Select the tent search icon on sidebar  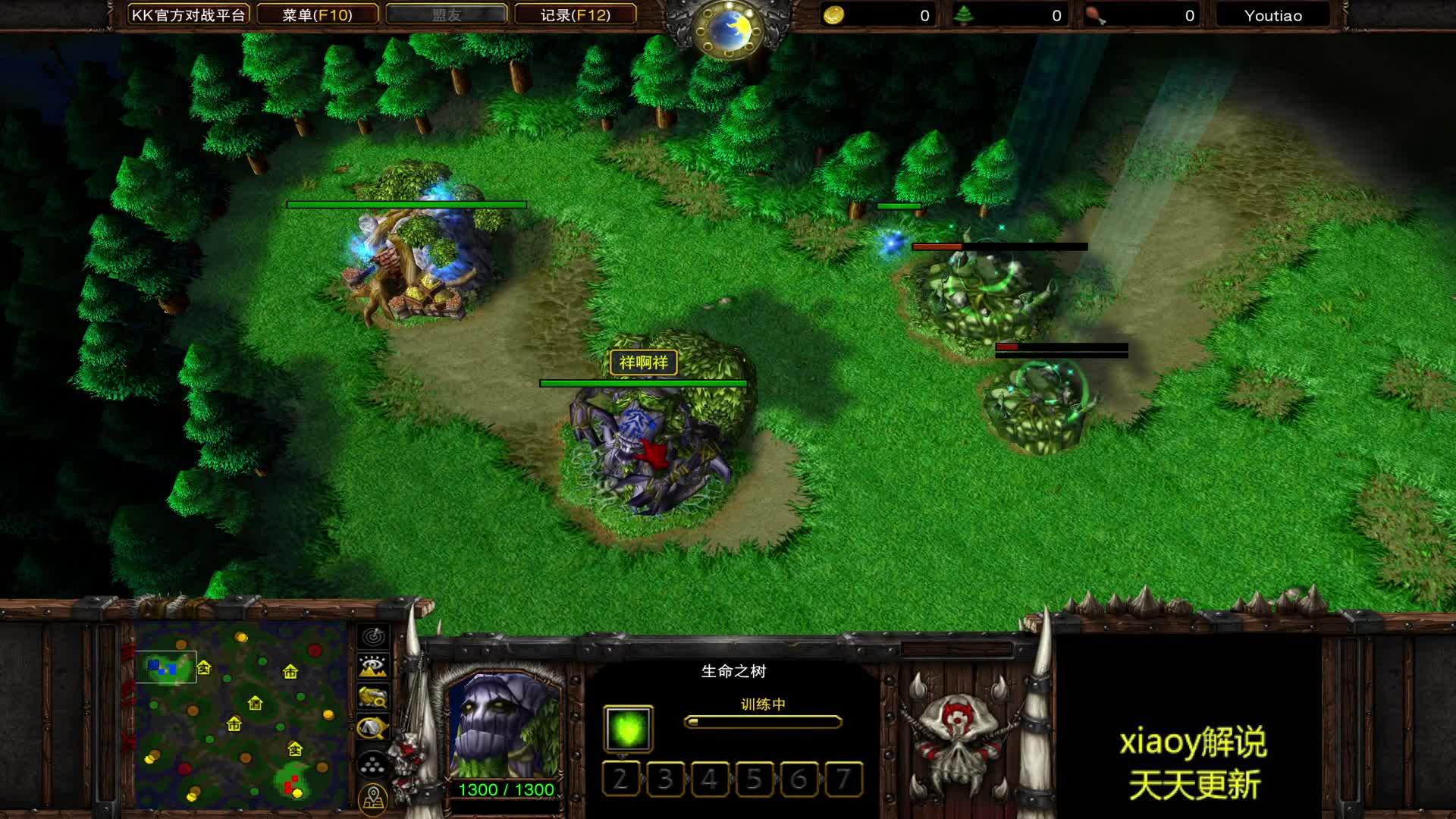(x=372, y=726)
